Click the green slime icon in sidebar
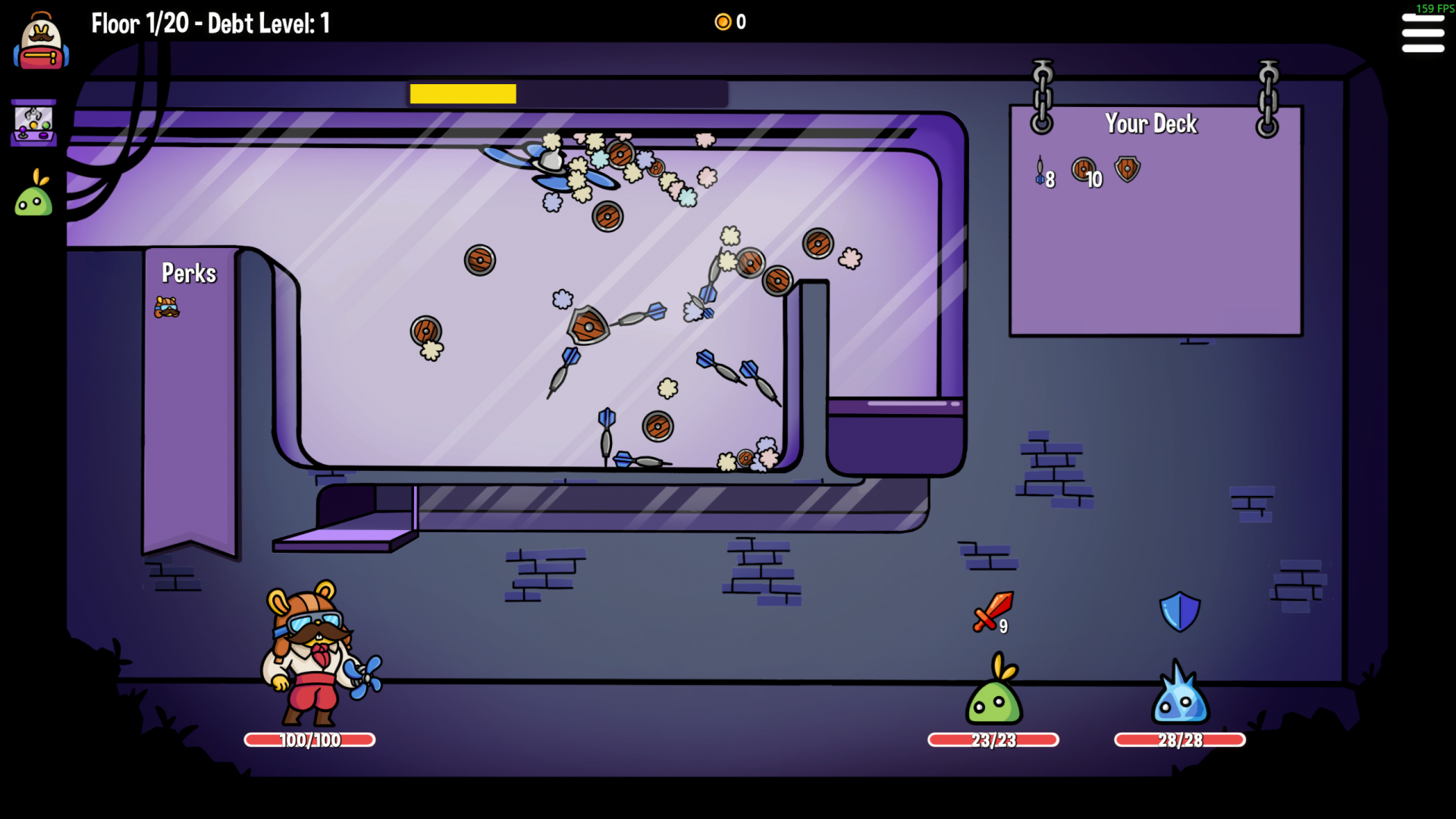Screen dimensions: 1456x819 point(34,194)
